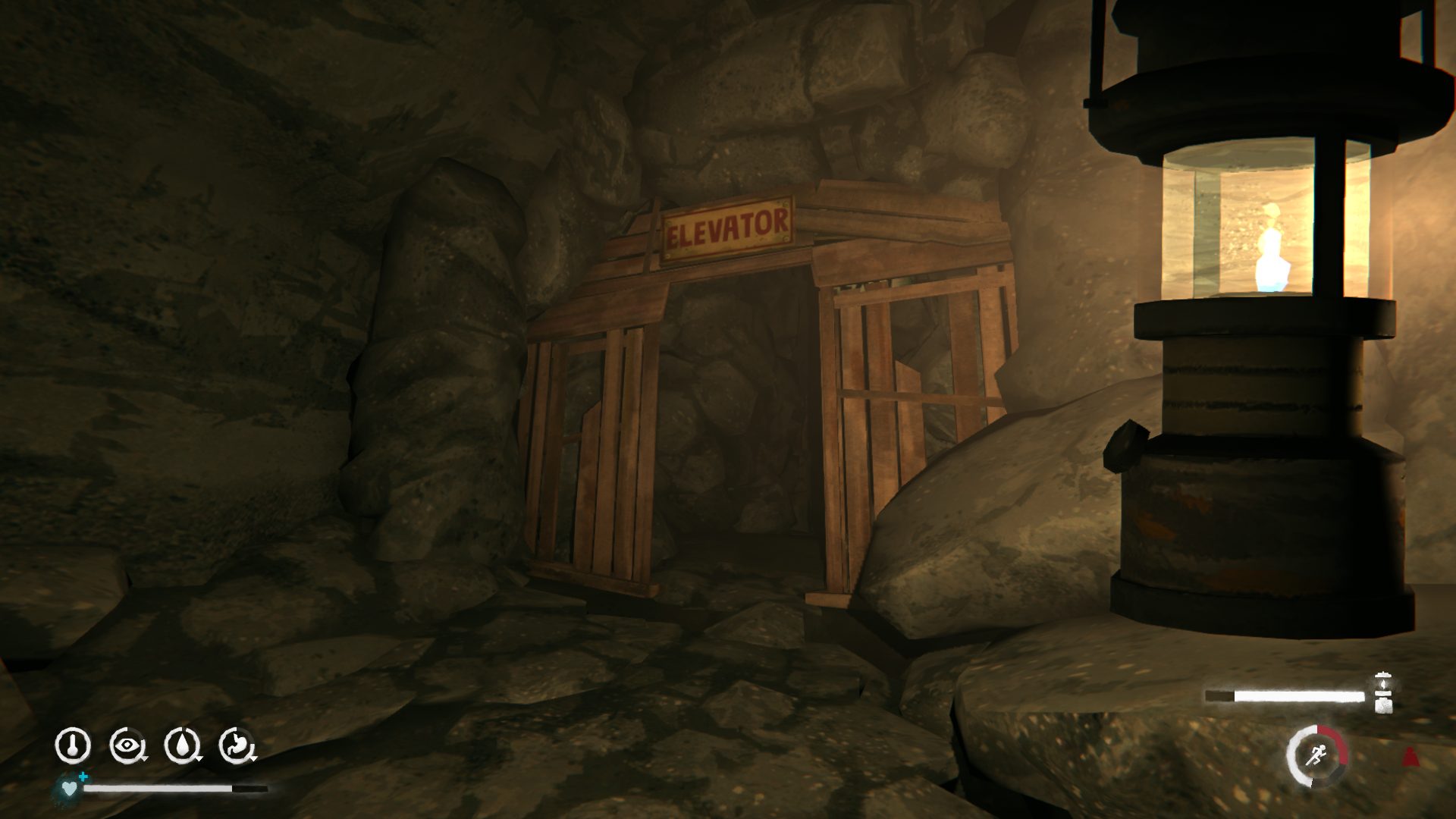This screenshot has height=819, width=1456.
Task: Click the running figure sprint stamina icon
Action: click(1316, 755)
